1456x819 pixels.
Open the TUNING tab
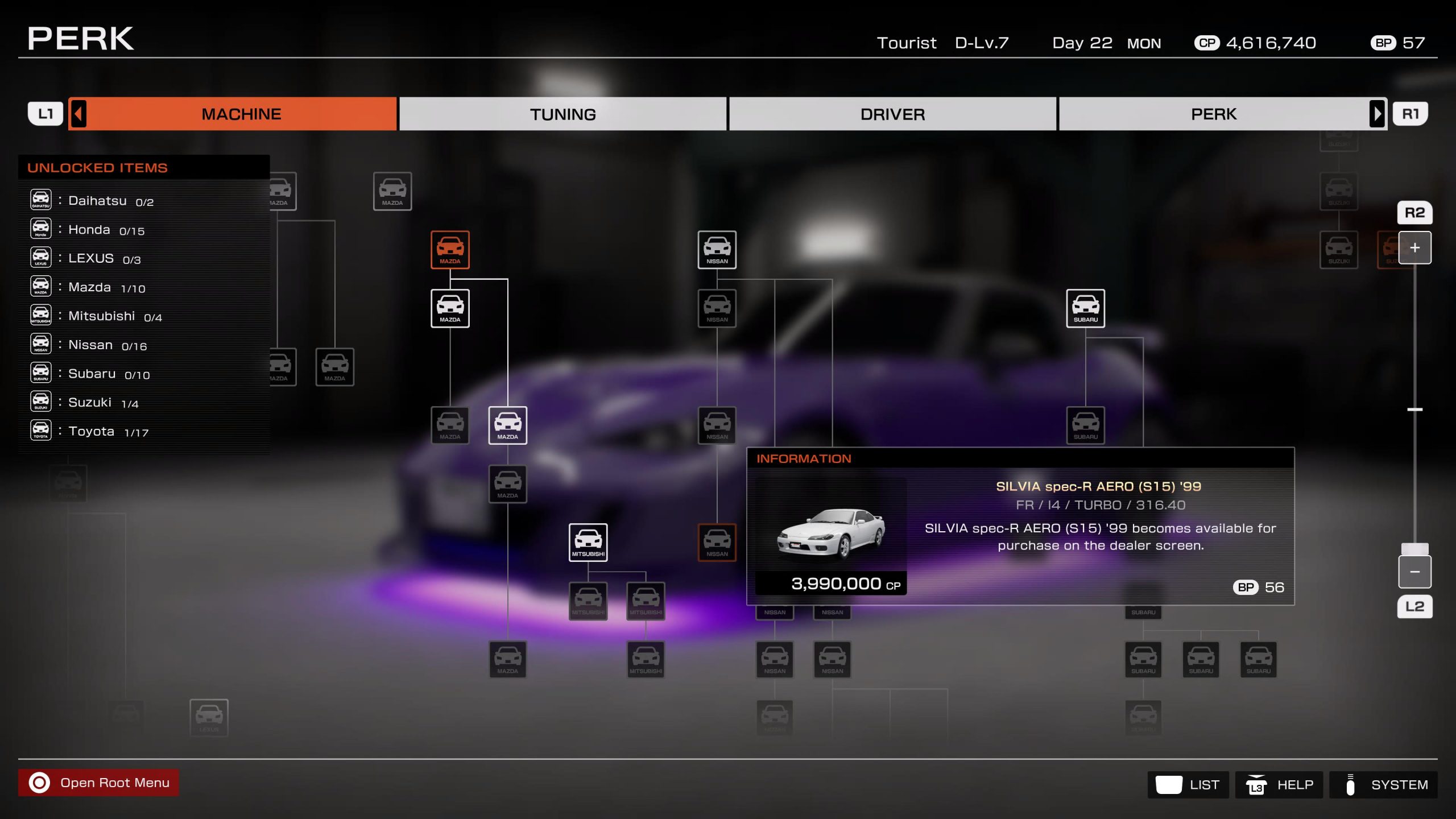562,114
